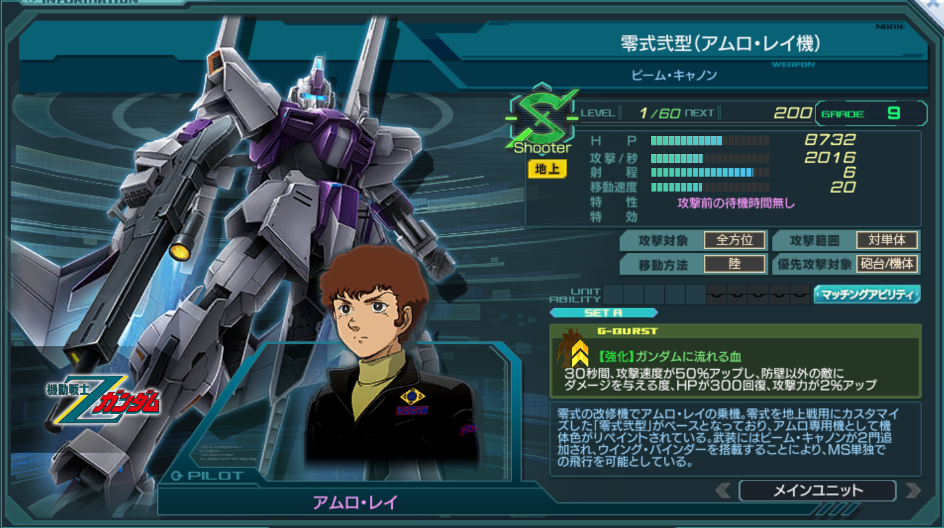The height and width of the screenshot is (528, 944).
Task: Go to previous unit with left arrow
Action: [724, 490]
